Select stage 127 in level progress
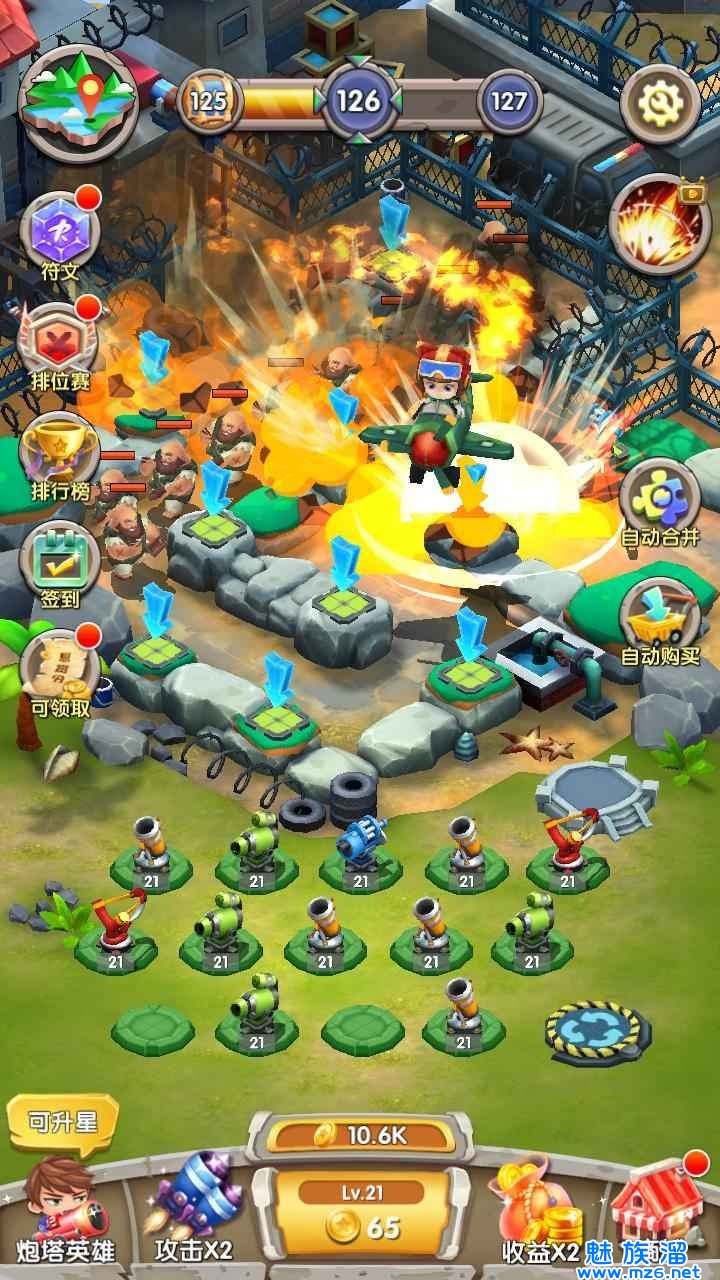This screenshot has width=720, height=1280. tap(509, 101)
